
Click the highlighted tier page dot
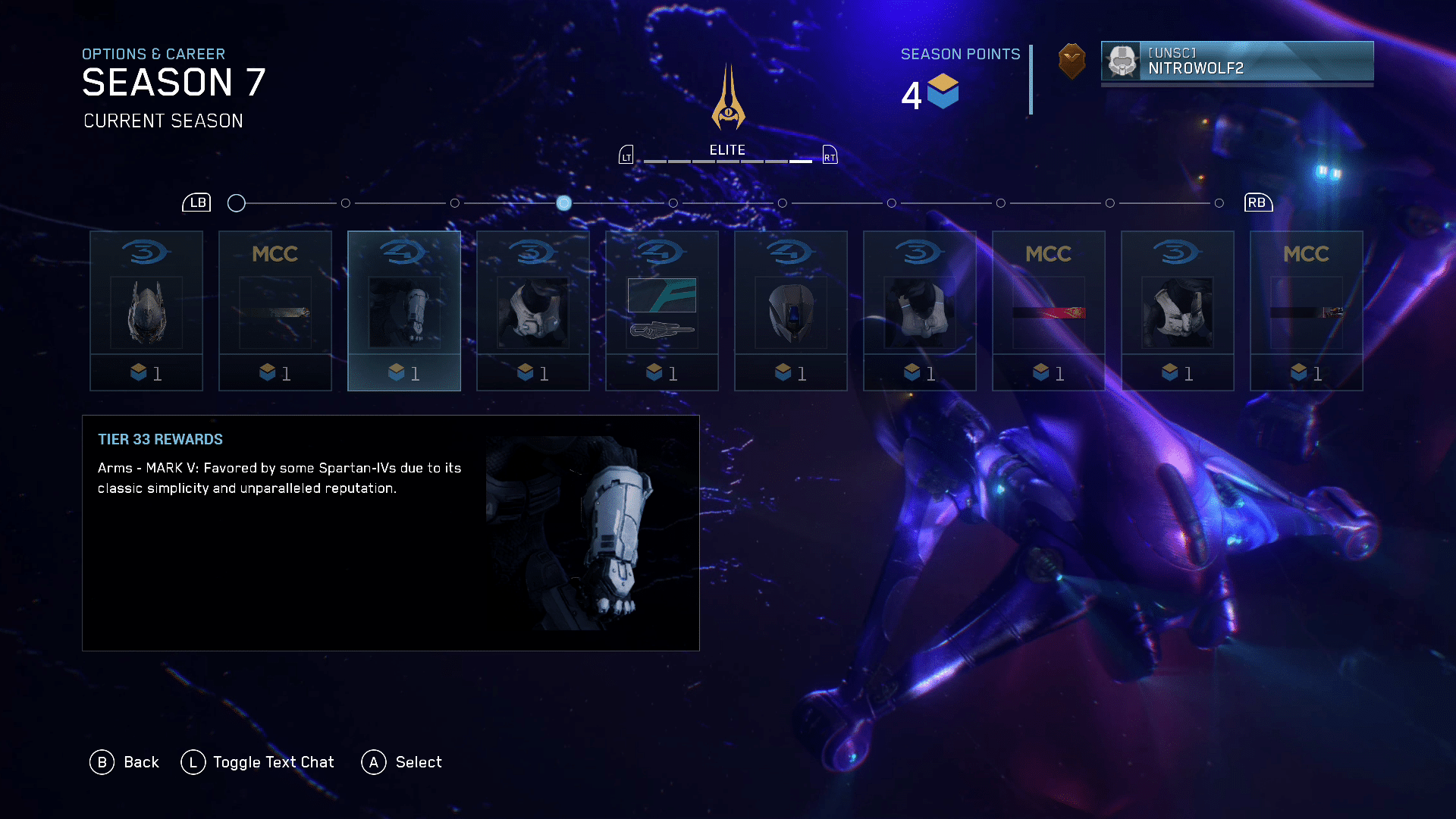(x=563, y=203)
